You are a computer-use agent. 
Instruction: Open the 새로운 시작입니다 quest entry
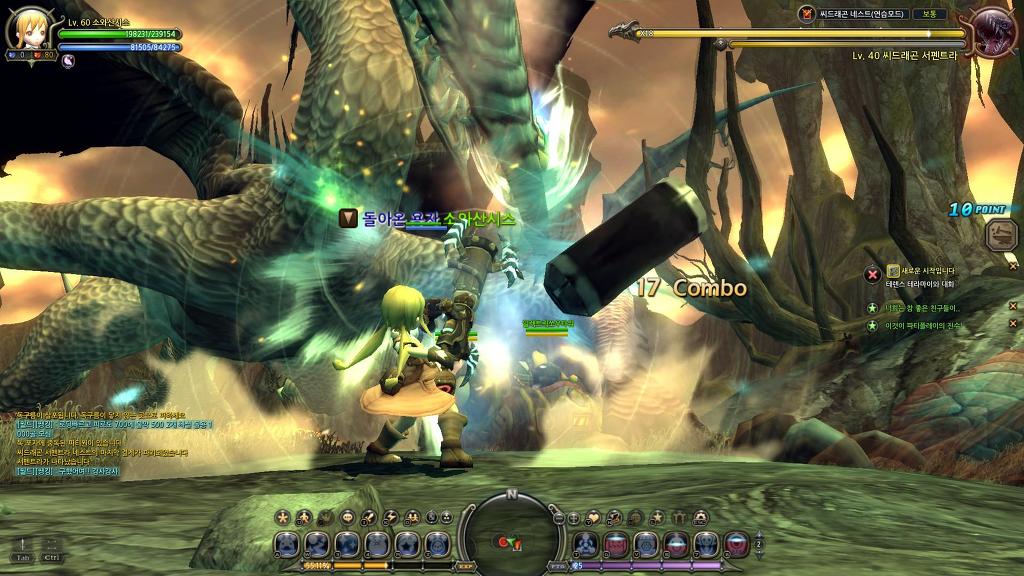[928, 270]
